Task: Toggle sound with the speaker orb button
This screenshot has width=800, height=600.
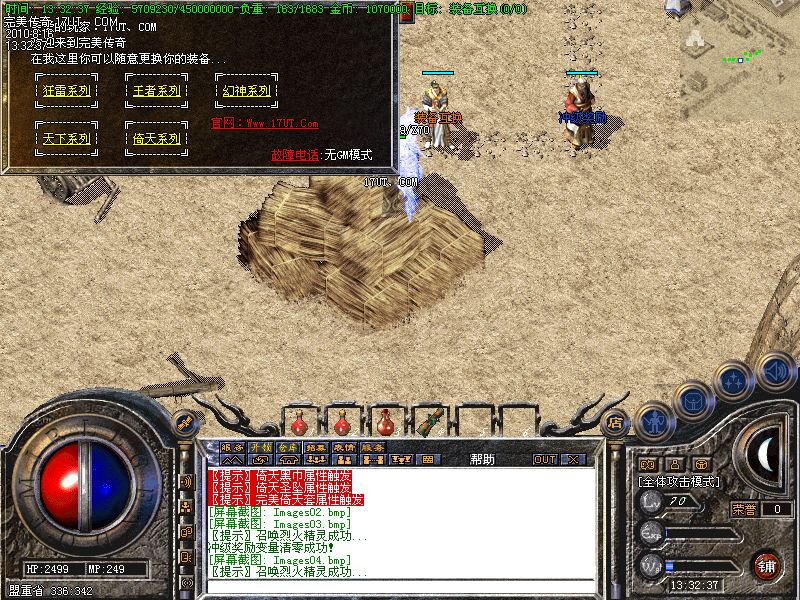Action: click(774, 369)
